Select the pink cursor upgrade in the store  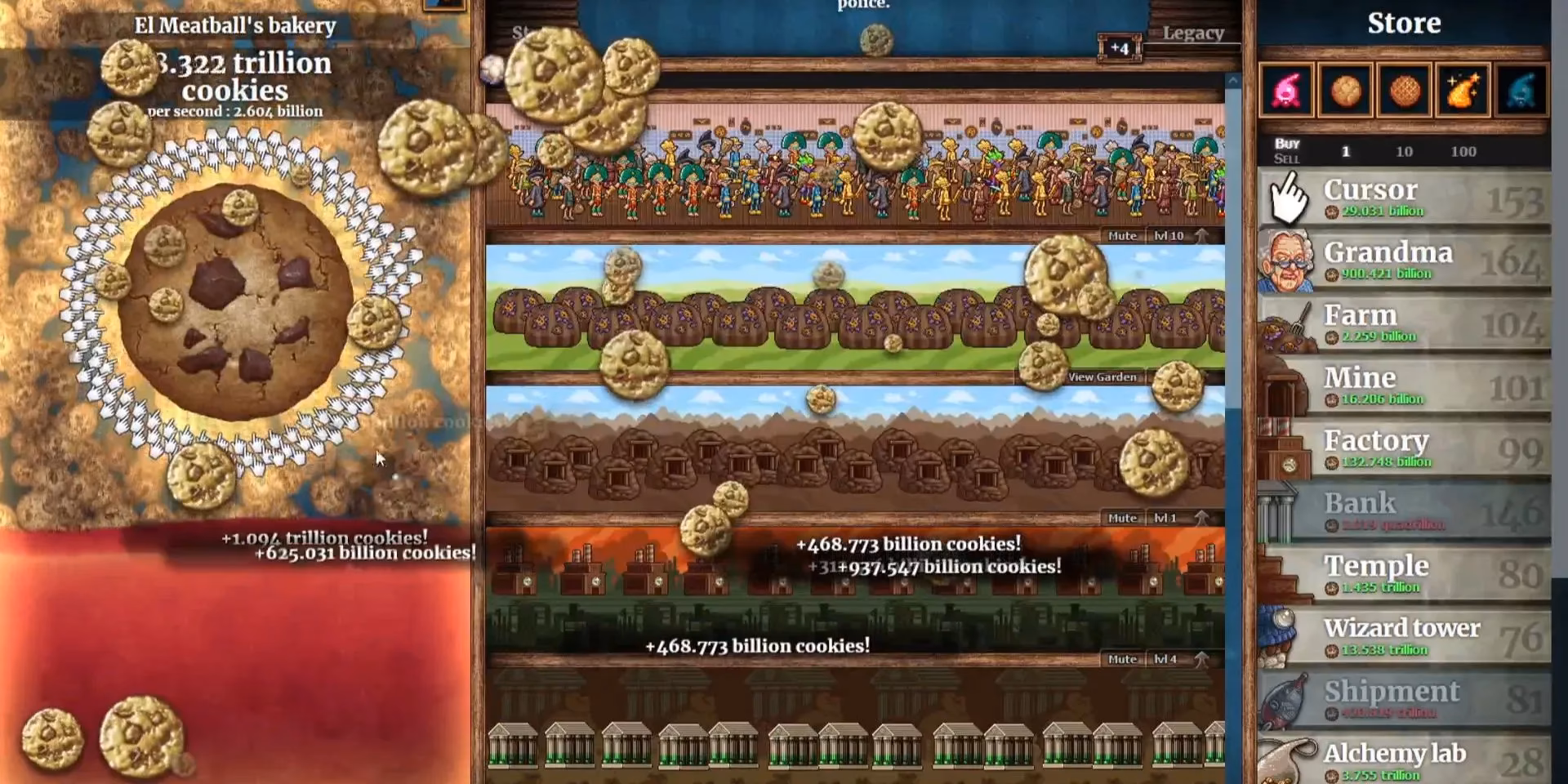point(1289,90)
